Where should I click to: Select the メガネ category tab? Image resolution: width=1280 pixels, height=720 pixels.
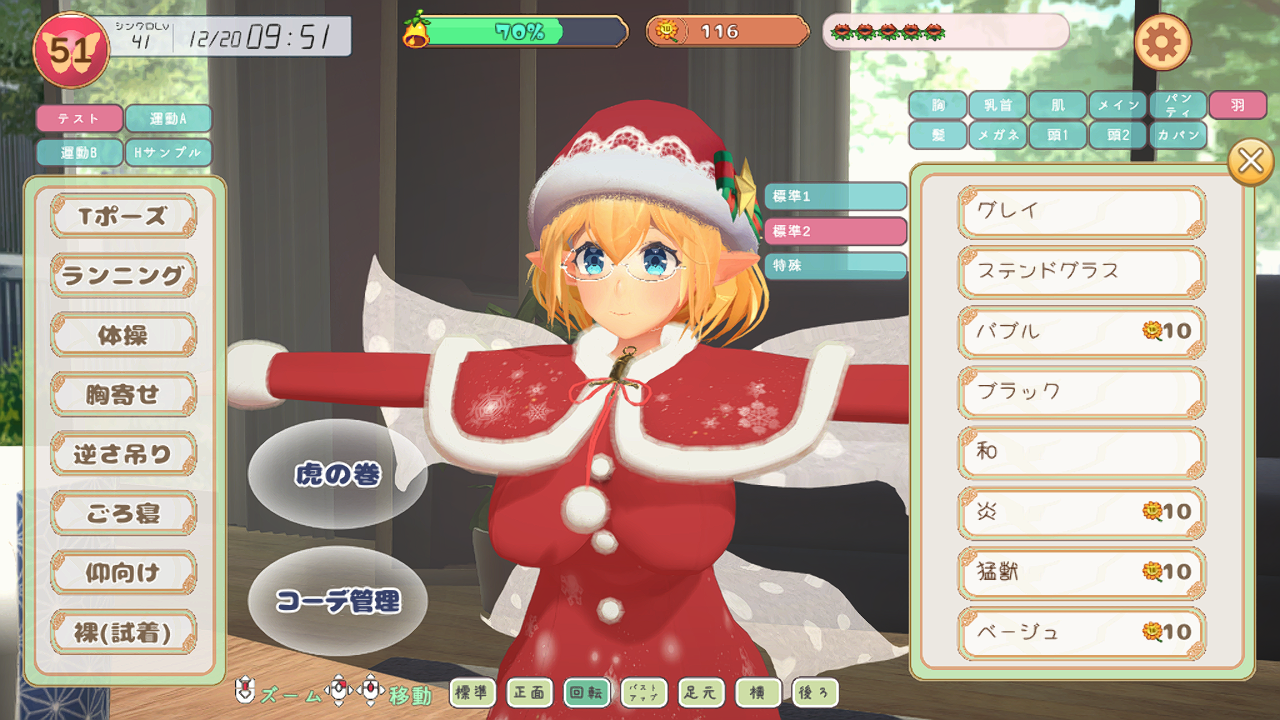[997, 136]
